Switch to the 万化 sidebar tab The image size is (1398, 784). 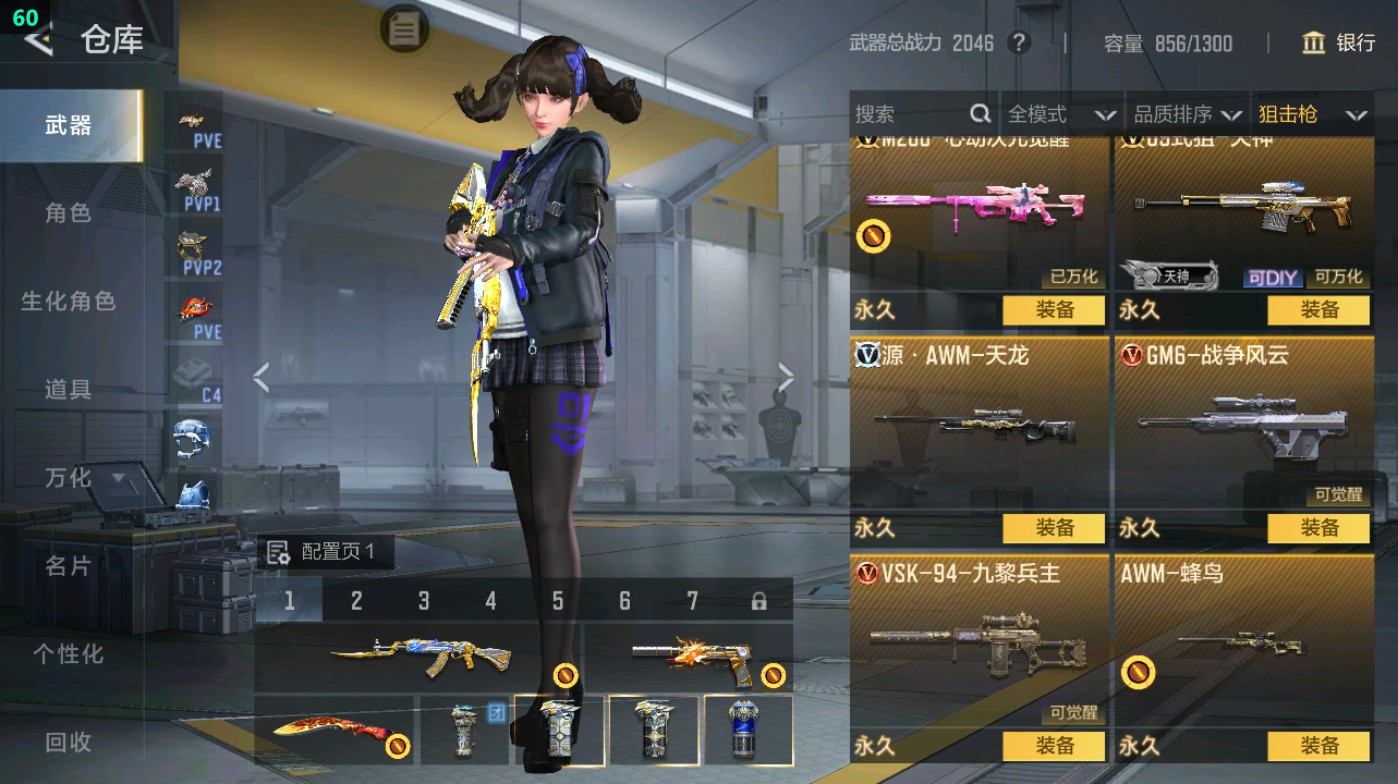pos(70,479)
